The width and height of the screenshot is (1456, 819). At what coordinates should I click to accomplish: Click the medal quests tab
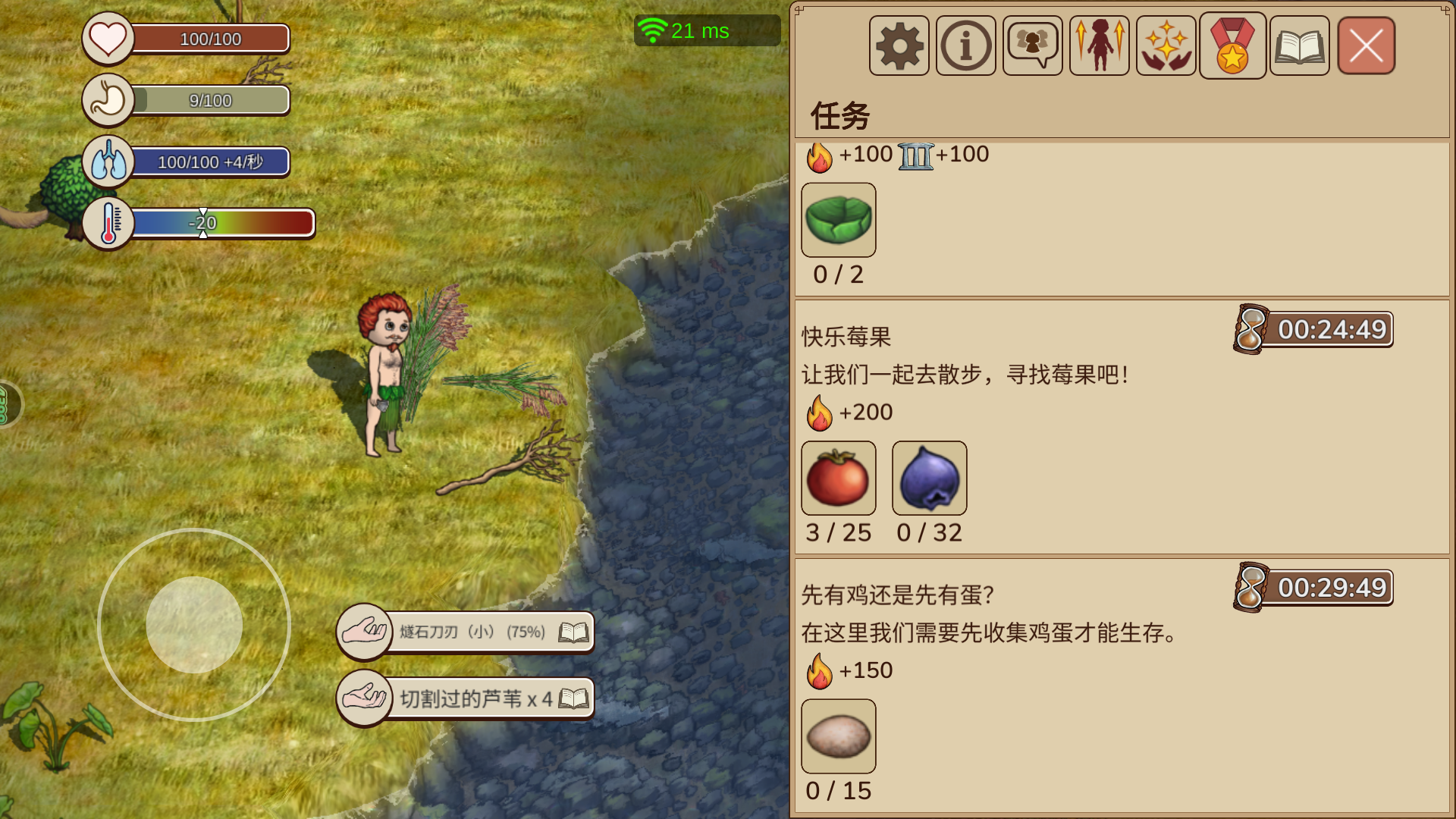(1232, 46)
